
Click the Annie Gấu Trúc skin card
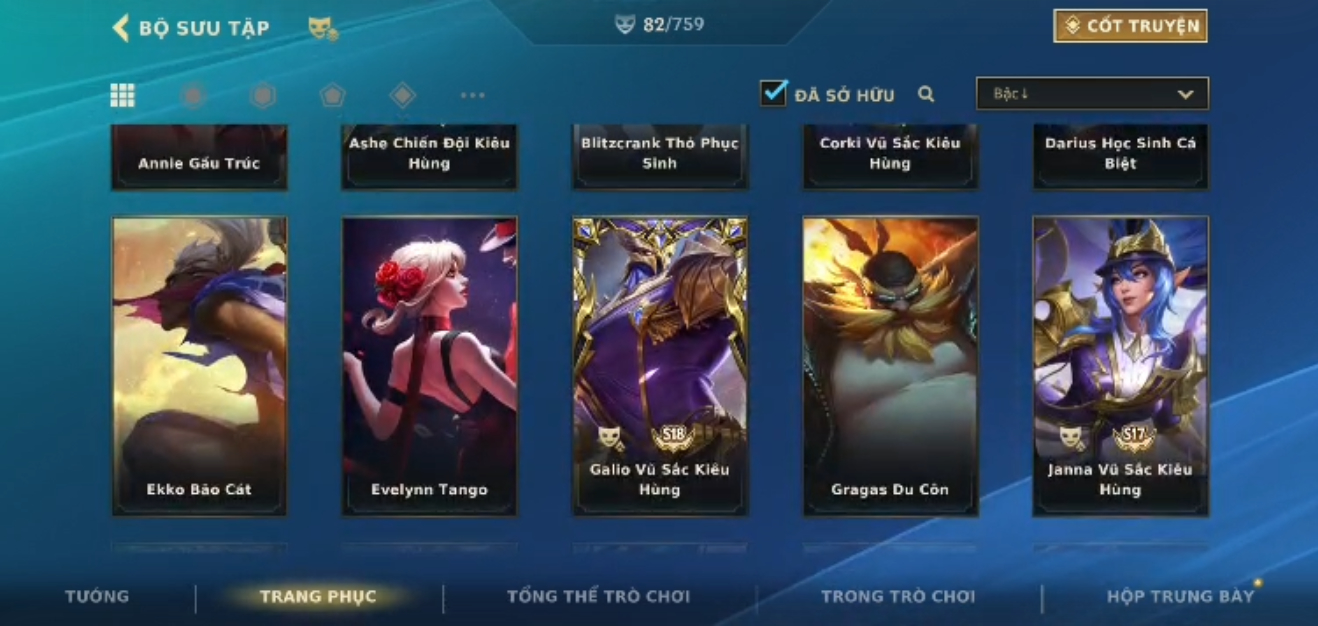[x=199, y=157]
